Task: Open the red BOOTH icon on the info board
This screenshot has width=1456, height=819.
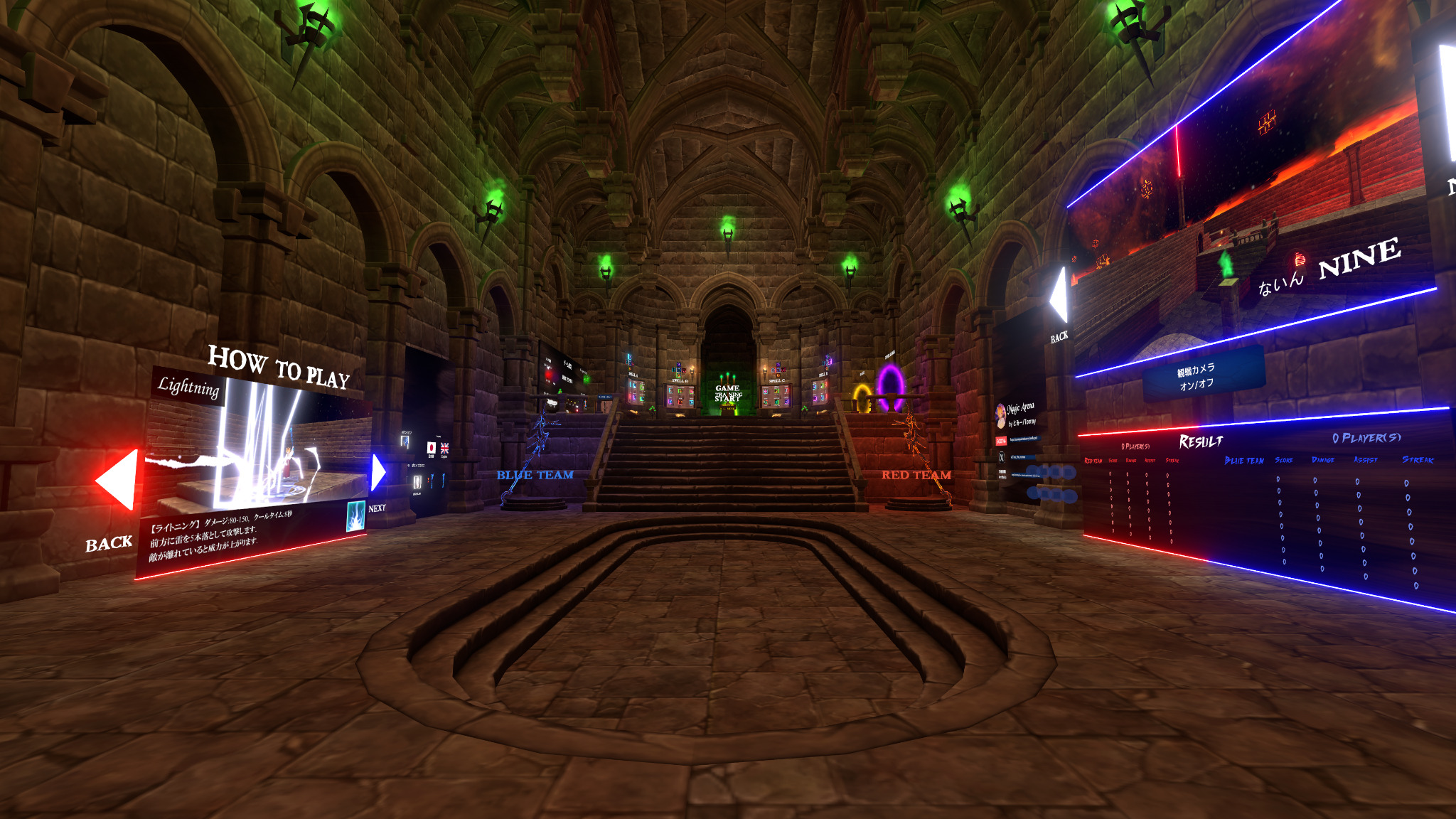Action: pos(1001,440)
